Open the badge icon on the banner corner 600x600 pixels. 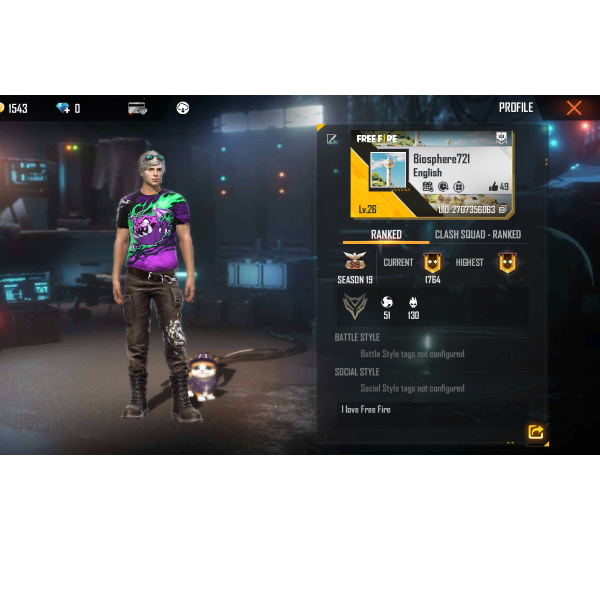tap(502, 139)
